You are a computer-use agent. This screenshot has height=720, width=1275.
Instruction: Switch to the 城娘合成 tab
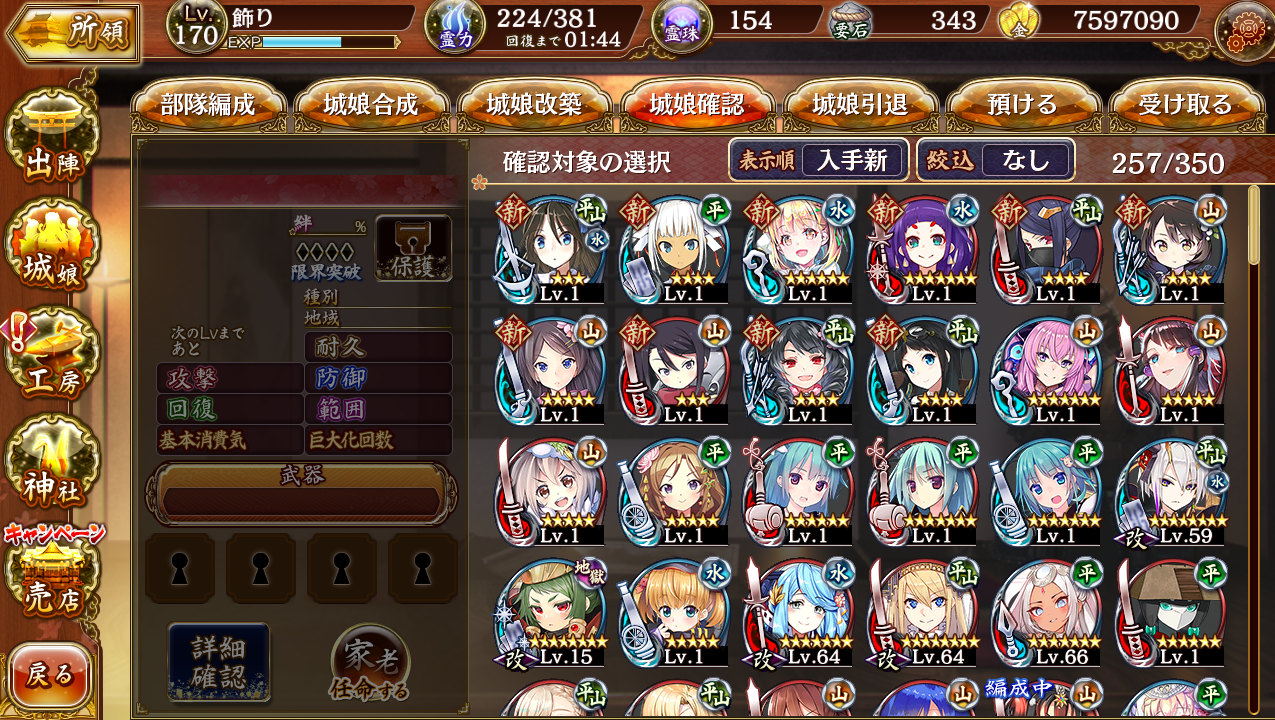coord(371,105)
